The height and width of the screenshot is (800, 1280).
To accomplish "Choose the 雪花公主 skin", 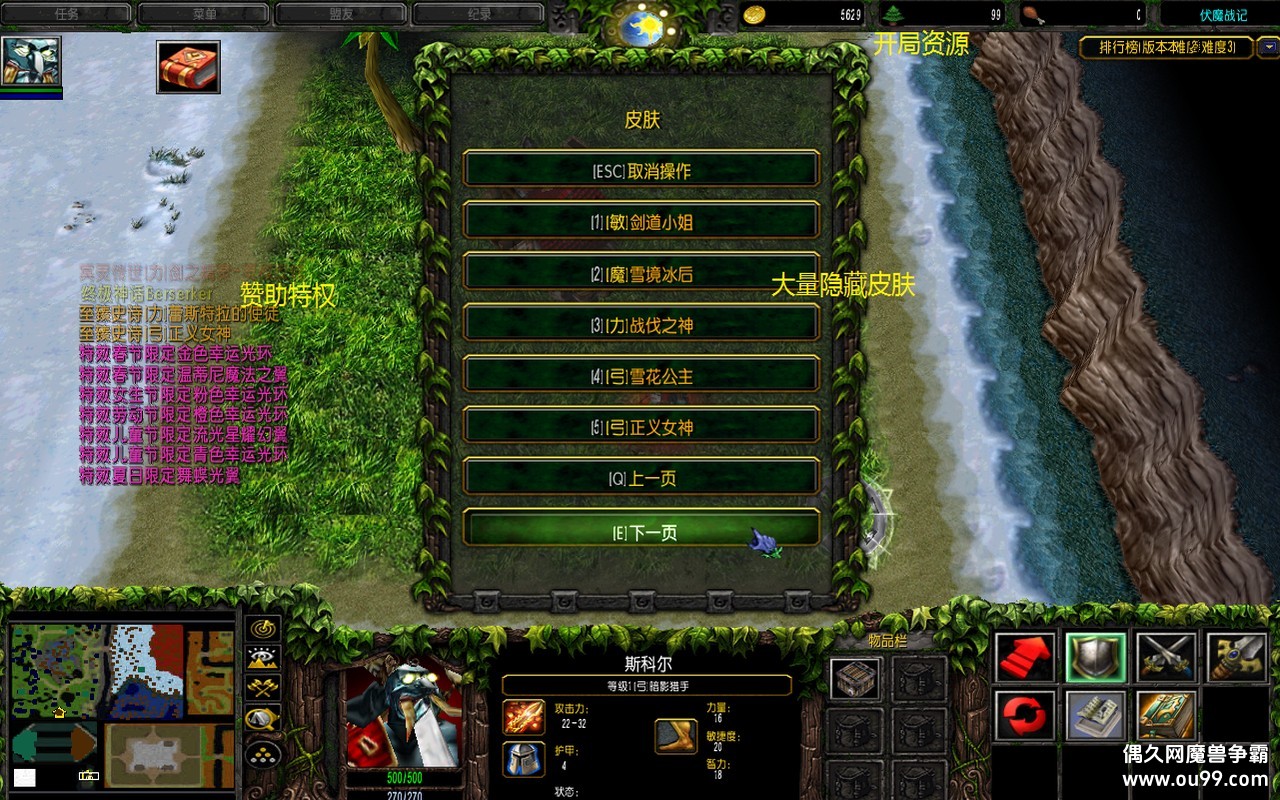I will (641, 376).
